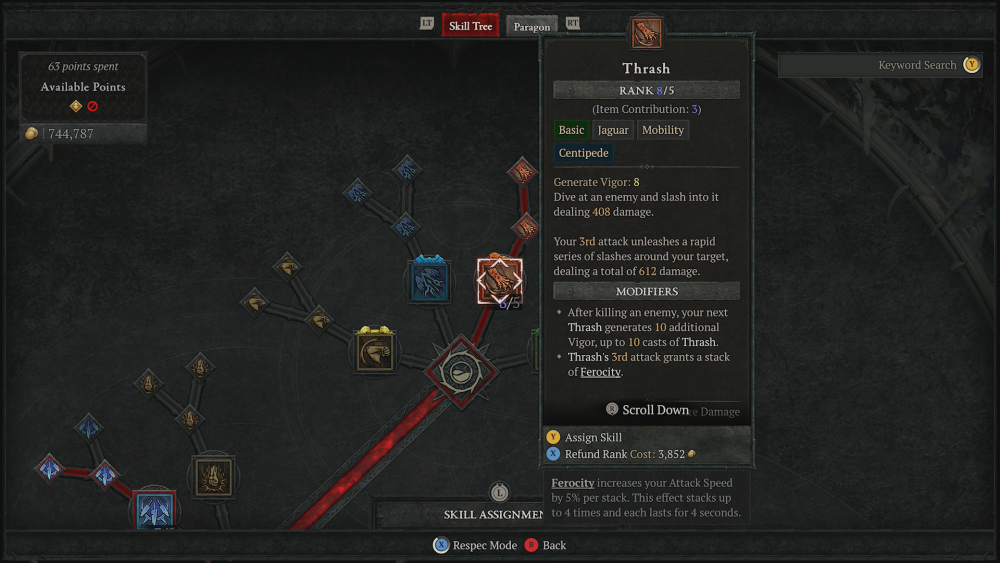
Task: Choose the Centipede tag in the tooltip
Action: tap(584, 154)
